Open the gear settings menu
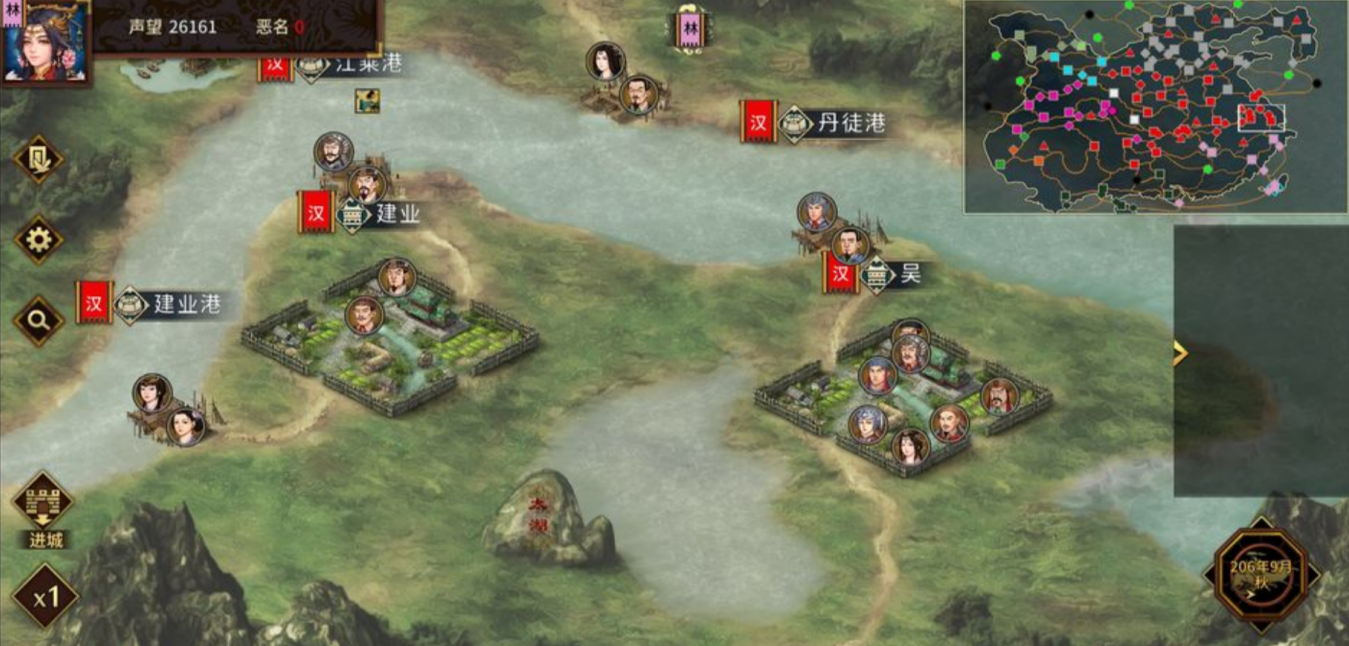 (39, 240)
